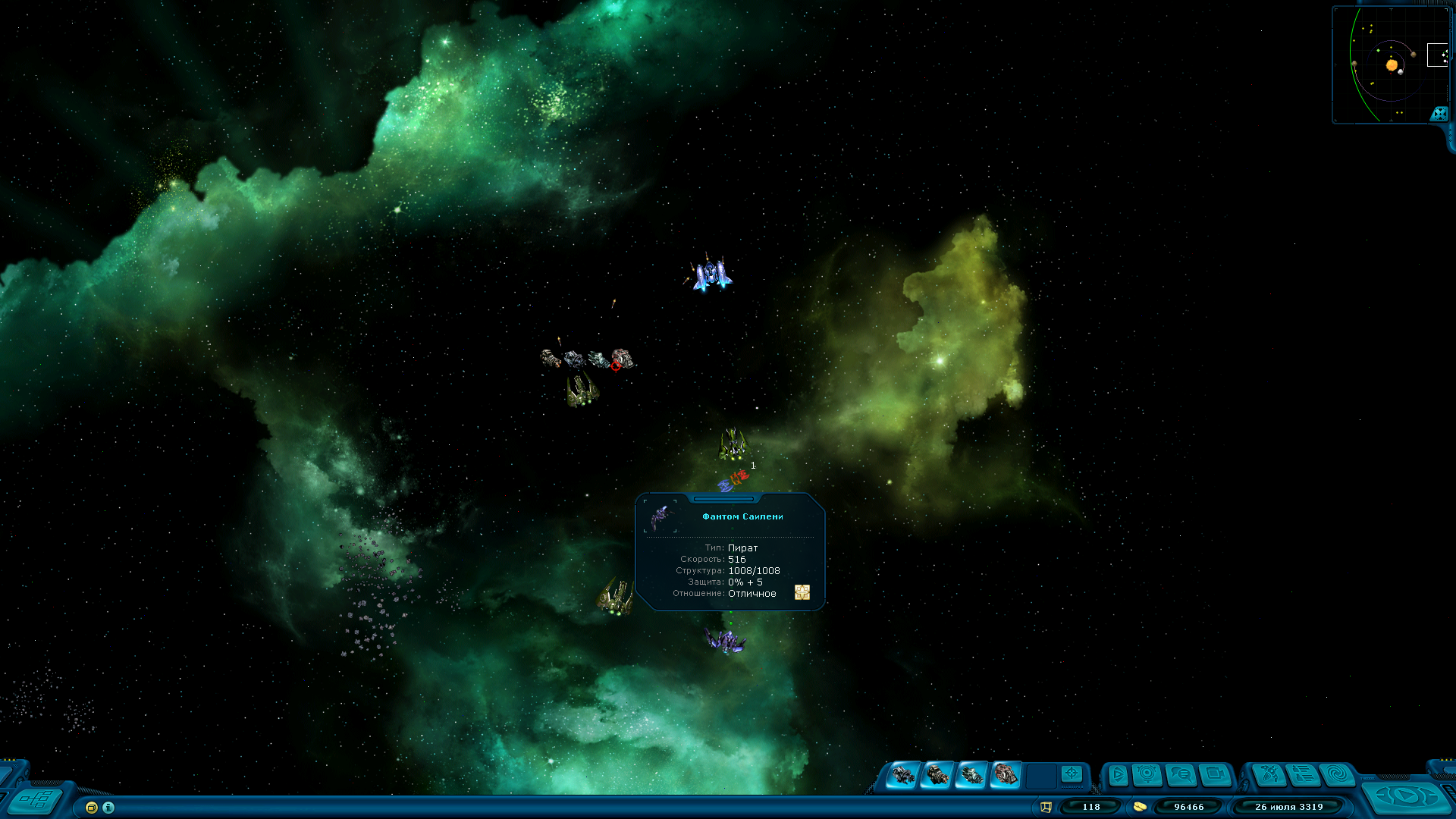The width and height of the screenshot is (1456, 819).
Task: Open the rocket ship screen button
Action: [1269, 775]
